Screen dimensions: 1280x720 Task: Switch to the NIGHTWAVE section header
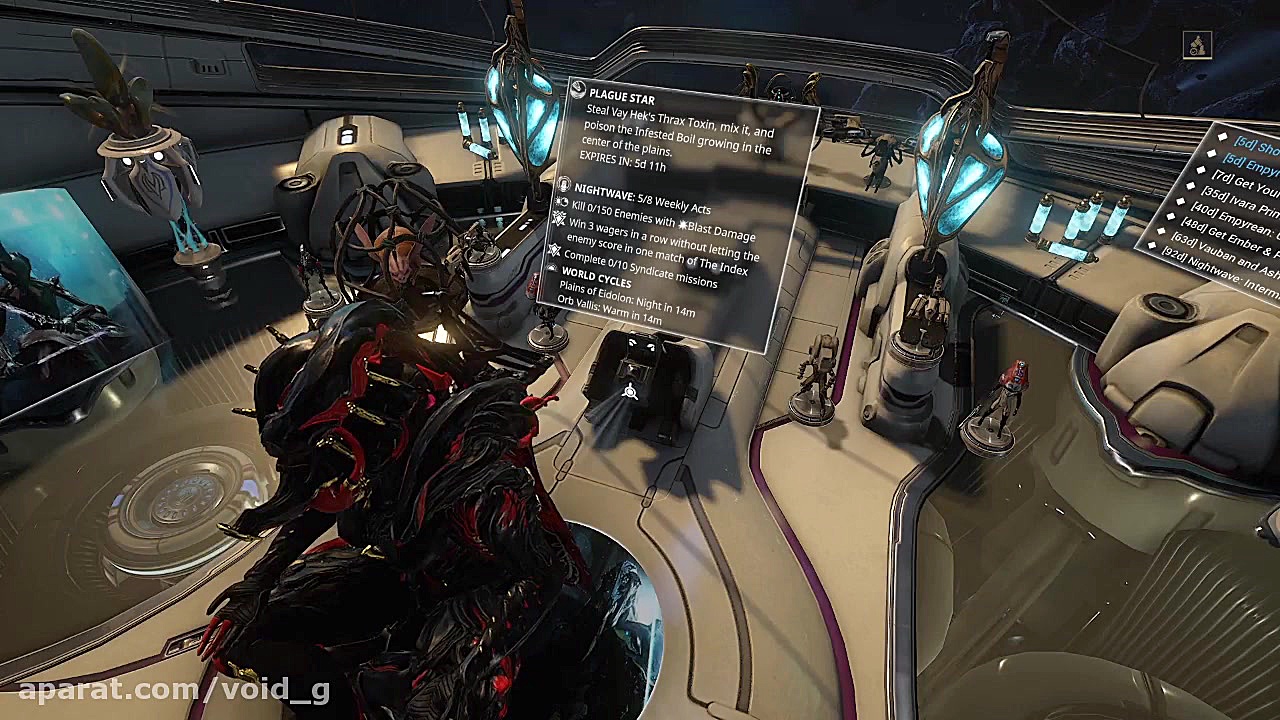click(607, 190)
